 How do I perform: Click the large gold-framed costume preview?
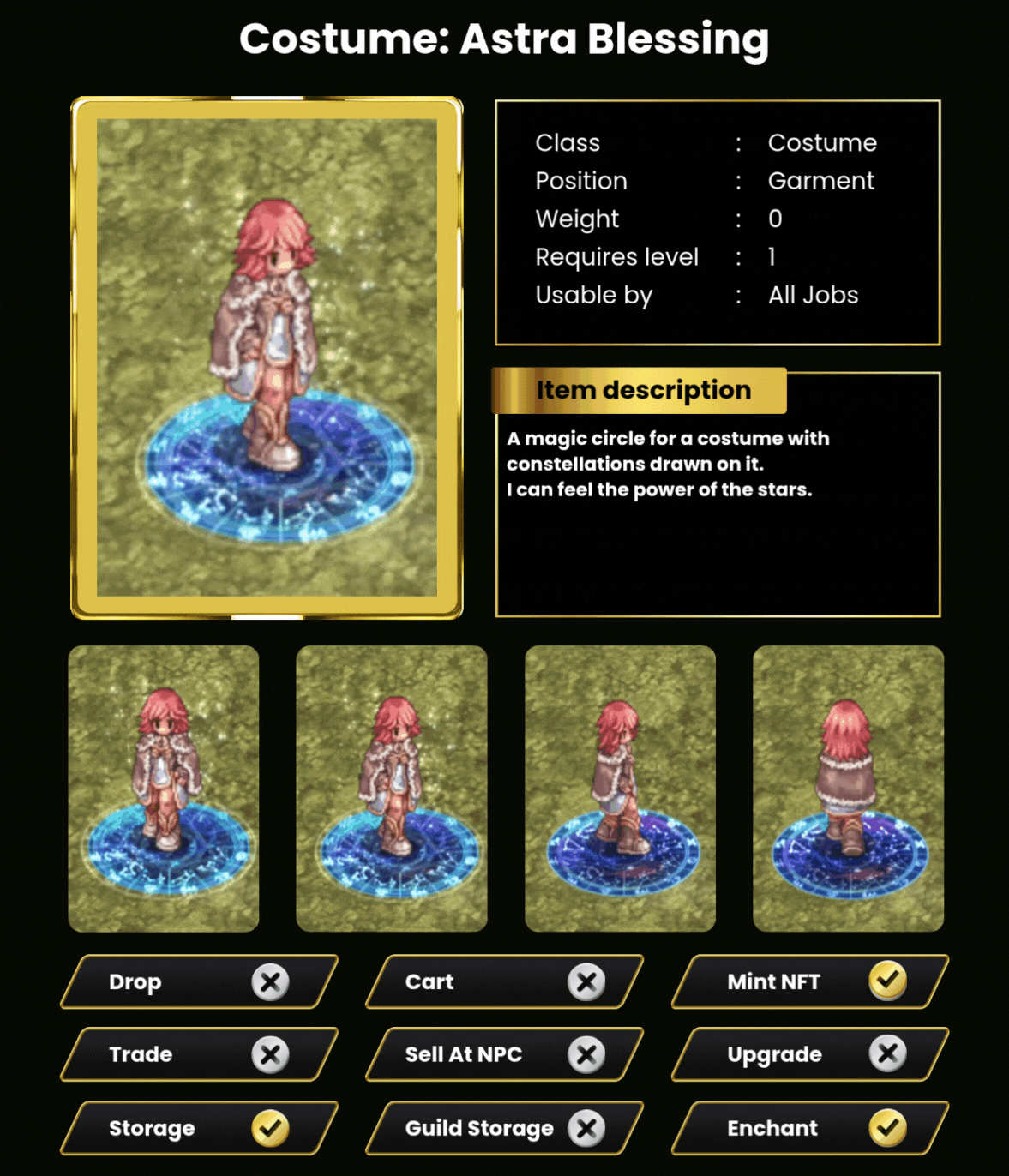click(x=267, y=357)
